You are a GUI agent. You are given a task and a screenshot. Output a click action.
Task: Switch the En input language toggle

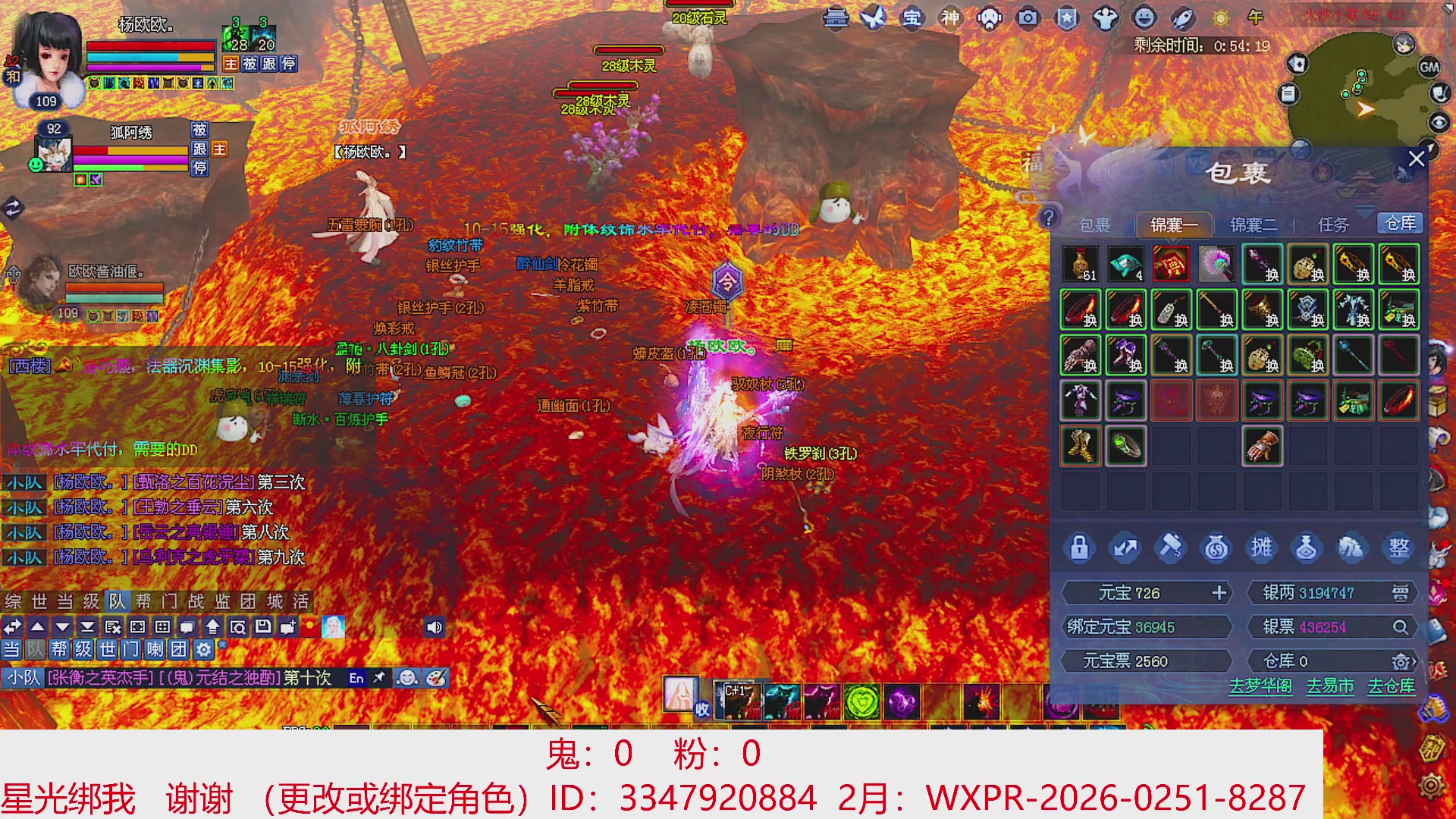click(357, 679)
